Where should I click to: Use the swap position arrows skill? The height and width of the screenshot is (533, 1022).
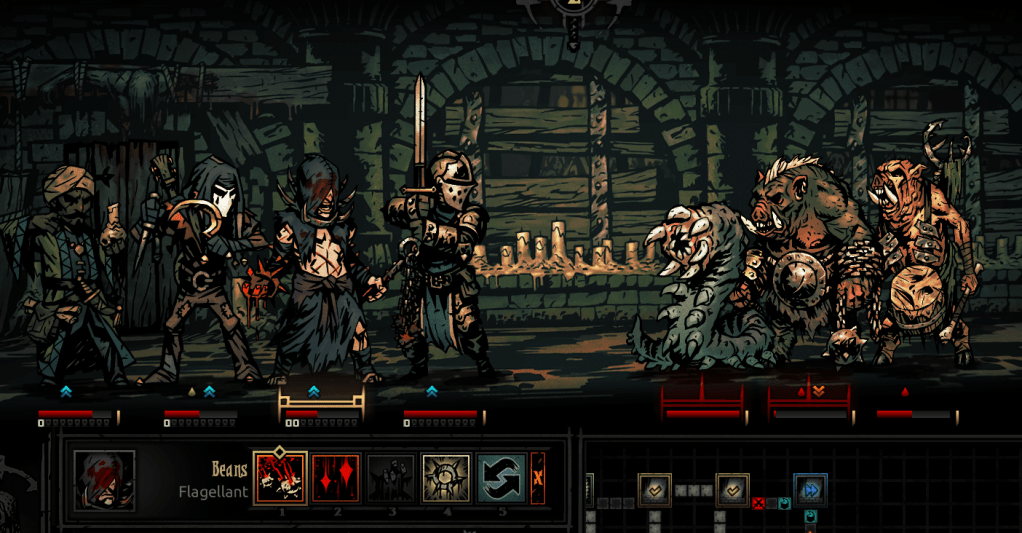pyautogui.click(x=501, y=478)
